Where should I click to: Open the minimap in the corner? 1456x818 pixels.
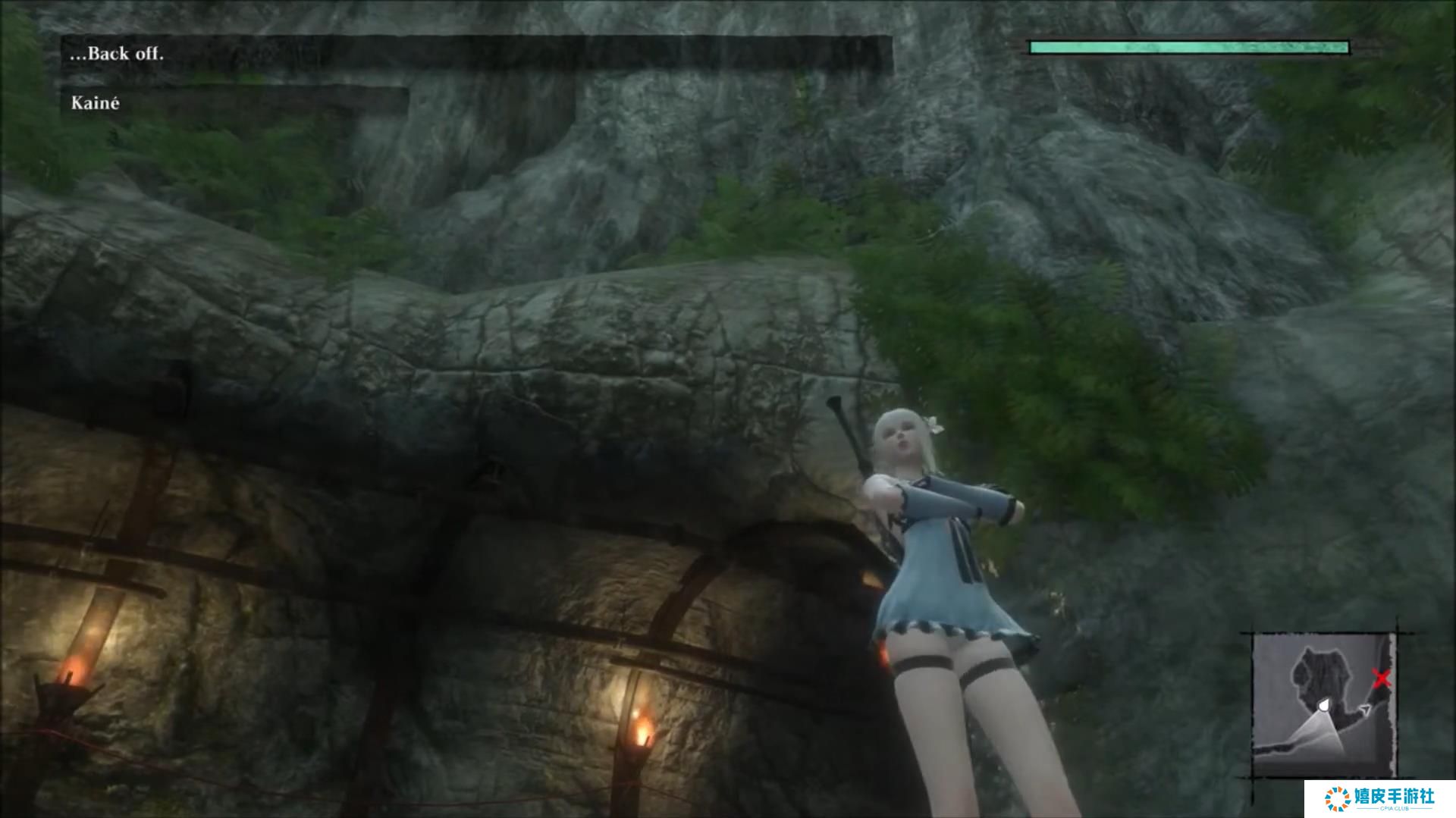1322,705
